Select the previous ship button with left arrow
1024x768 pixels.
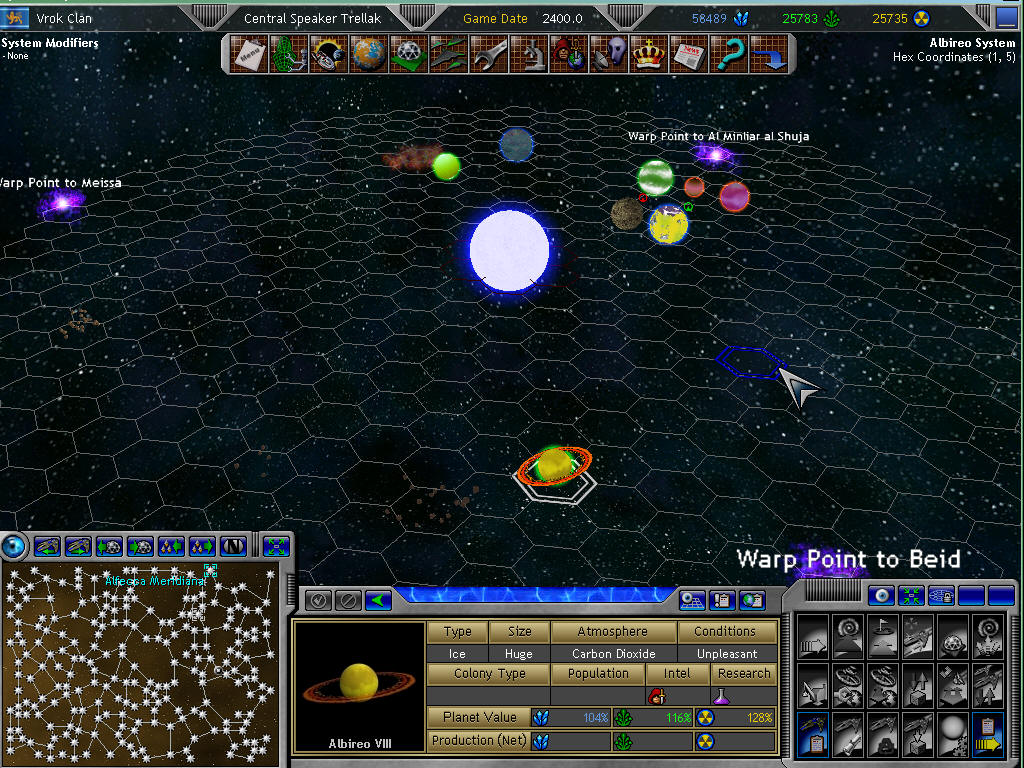click(x=48, y=546)
